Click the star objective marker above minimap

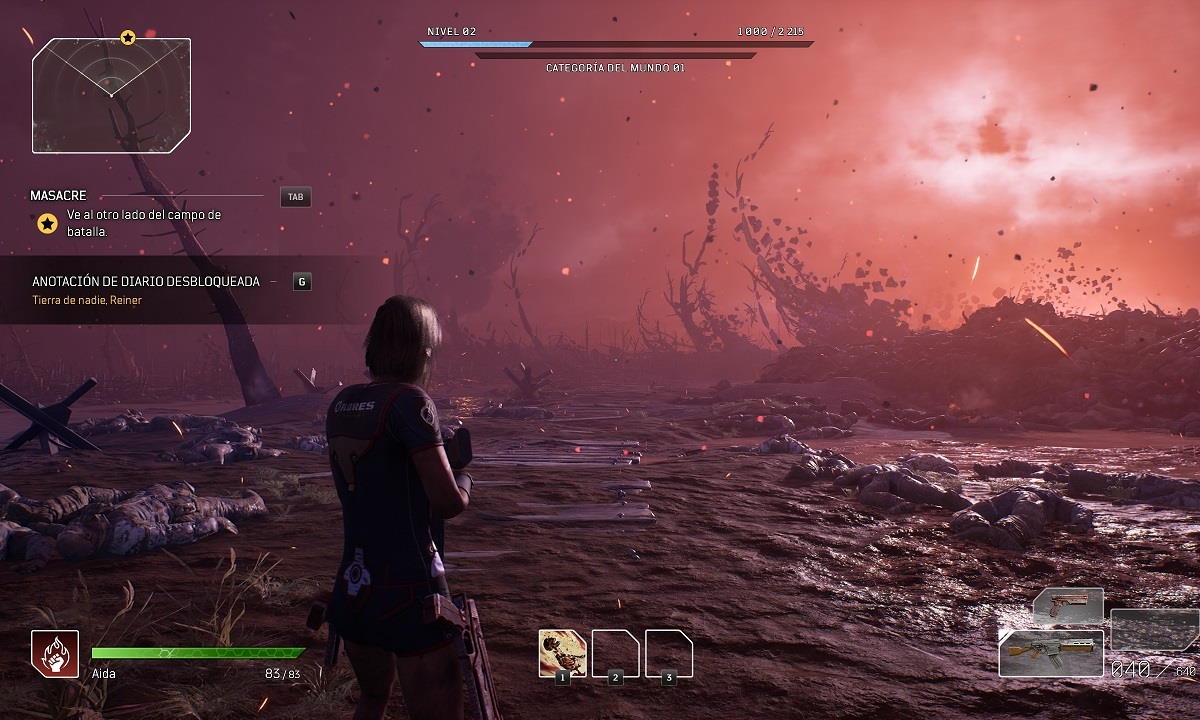point(128,38)
